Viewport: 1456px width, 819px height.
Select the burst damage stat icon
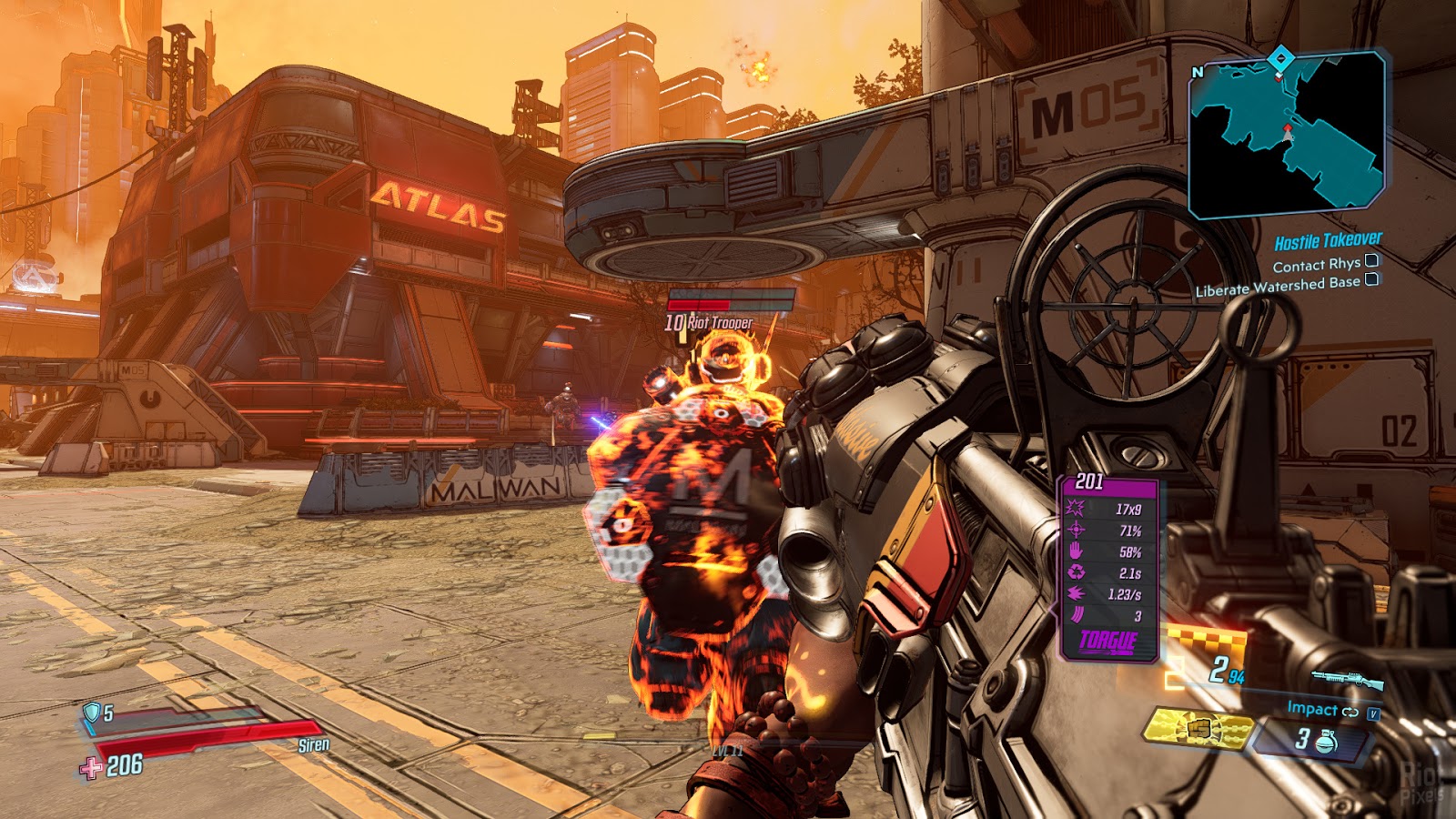(1075, 508)
